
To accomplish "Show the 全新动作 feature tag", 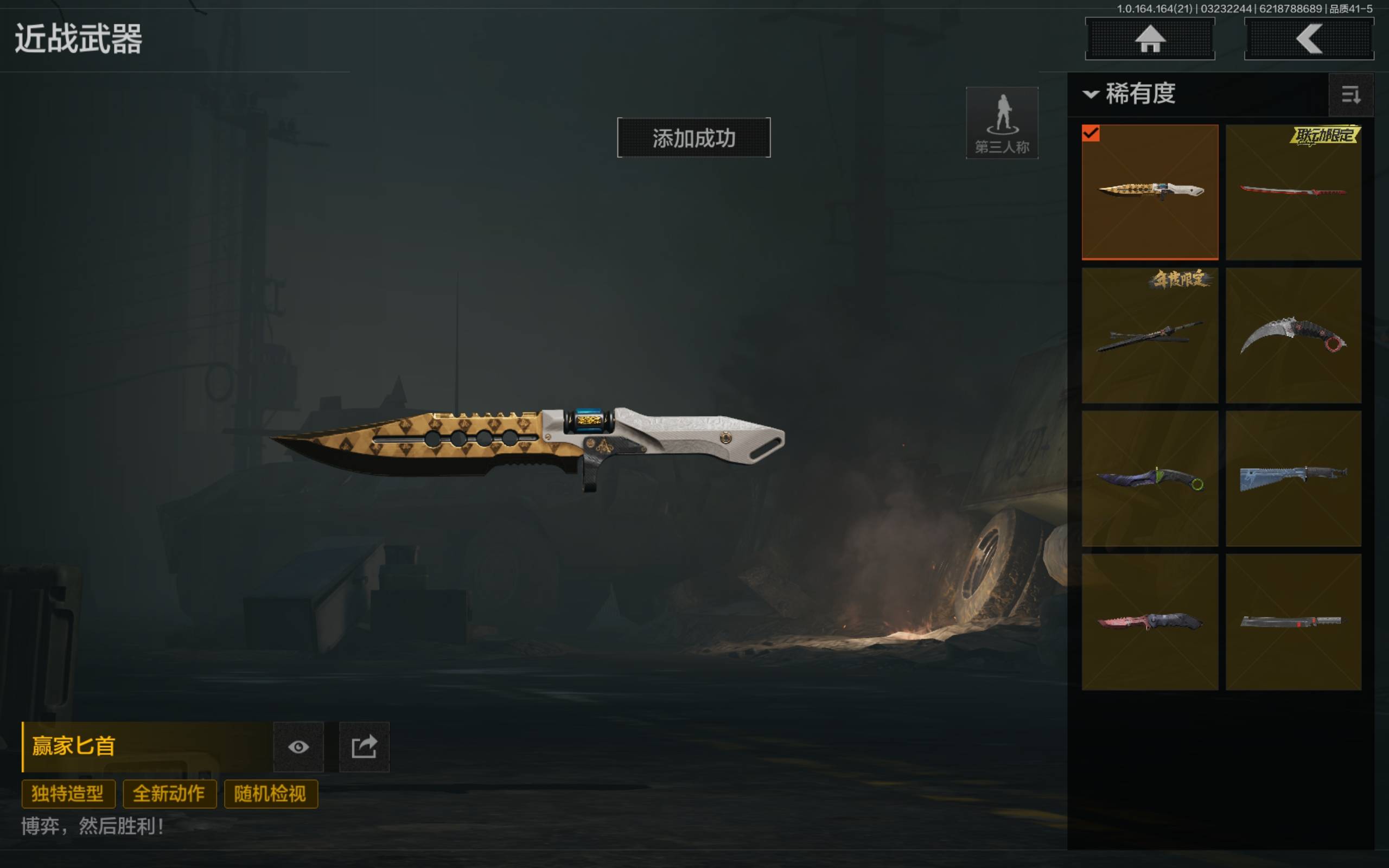I will [169, 794].
